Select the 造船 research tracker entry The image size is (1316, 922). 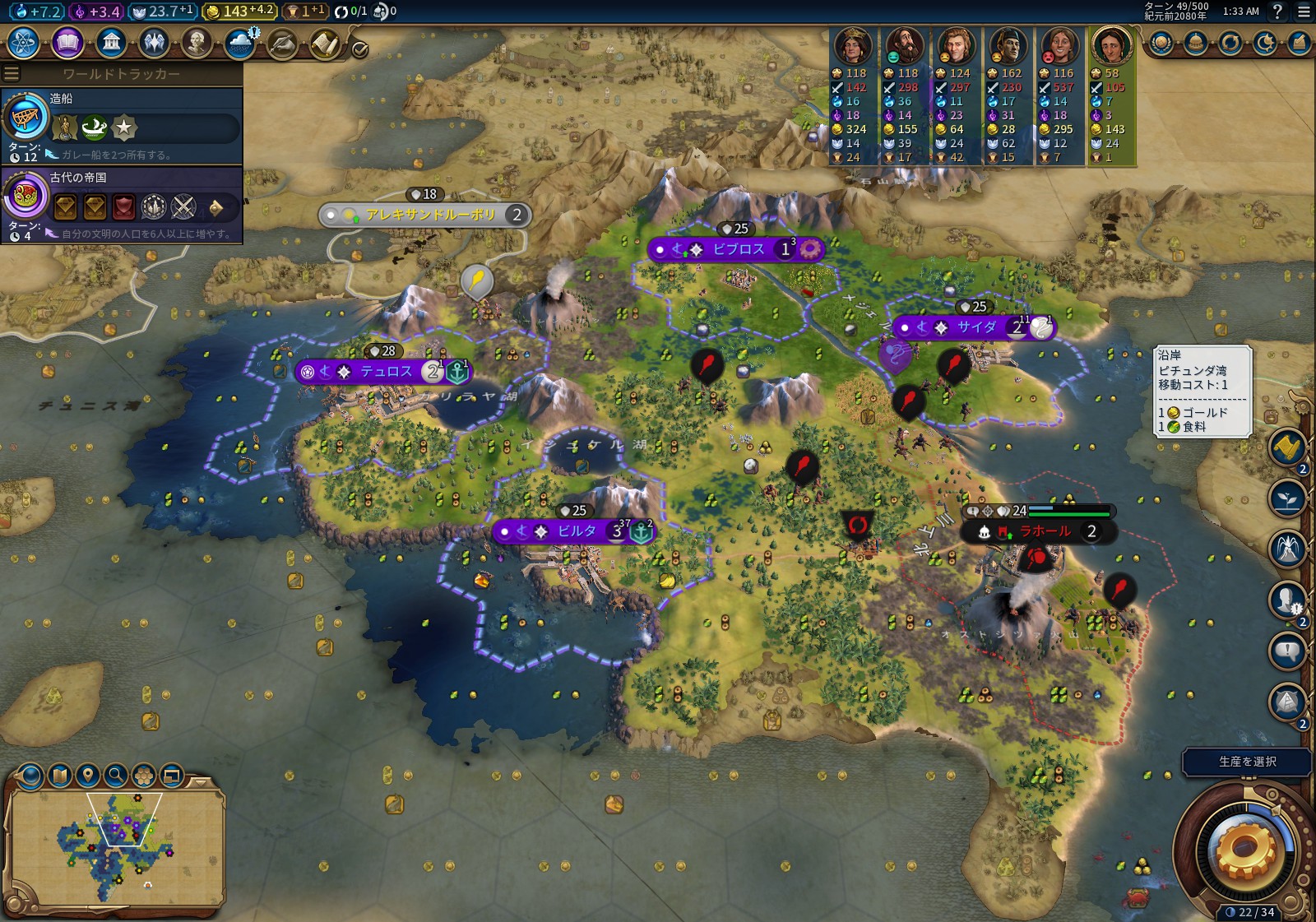coord(122,125)
